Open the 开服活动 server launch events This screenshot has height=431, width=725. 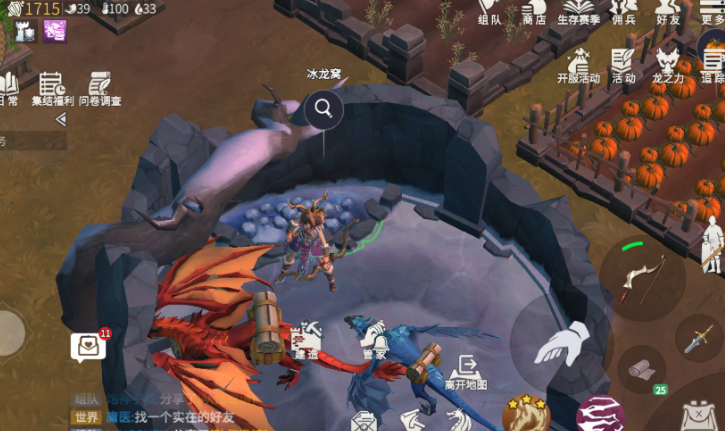pos(578,65)
